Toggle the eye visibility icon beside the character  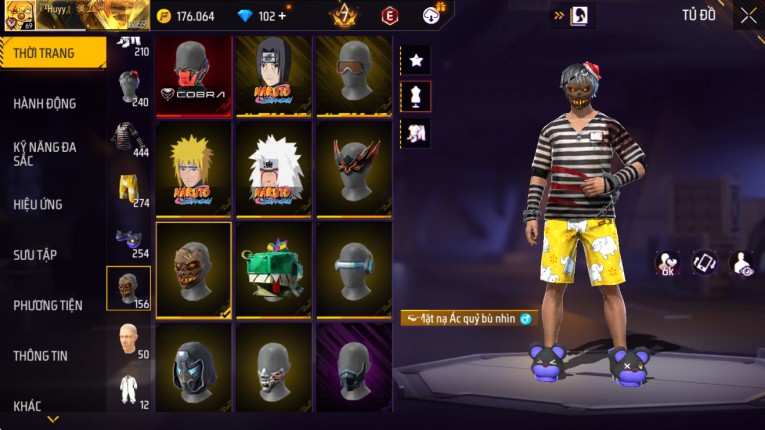741,263
